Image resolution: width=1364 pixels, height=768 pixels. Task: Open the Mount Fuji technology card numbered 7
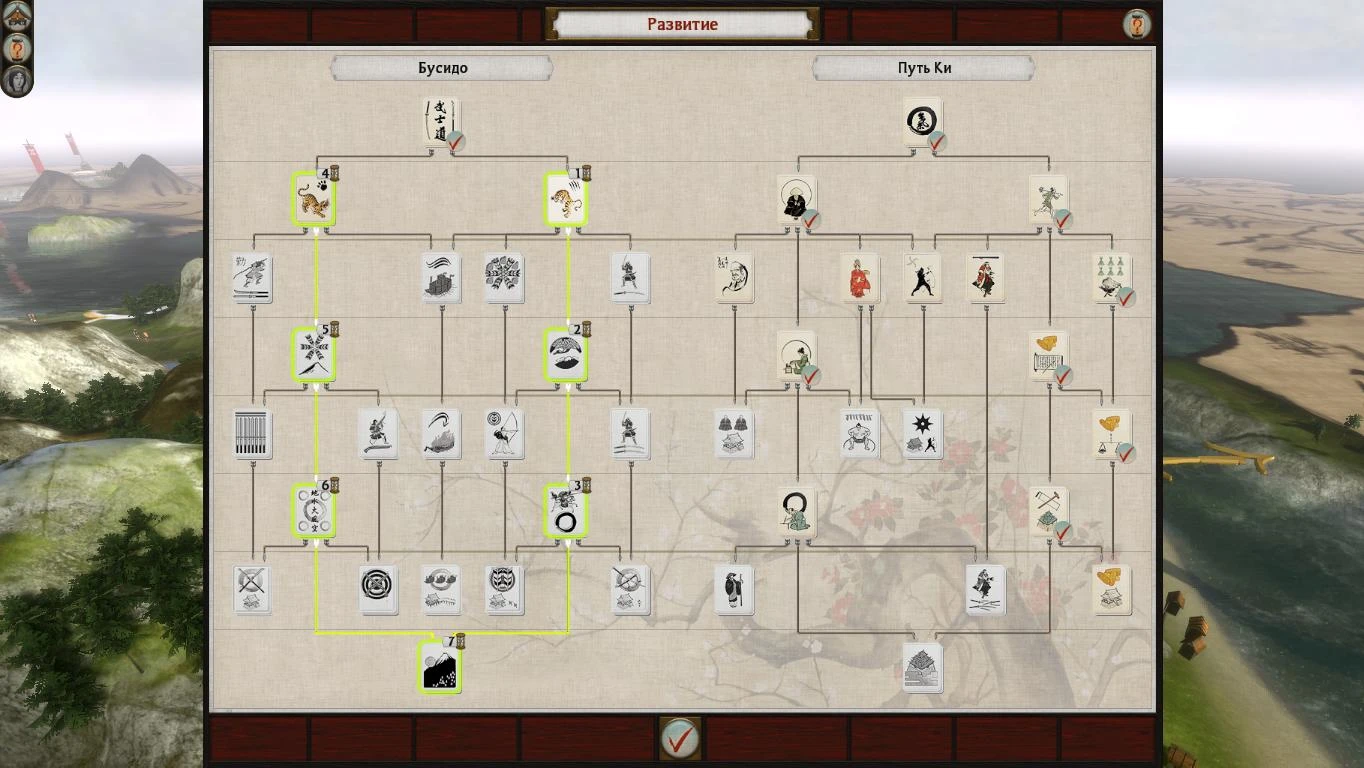point(440,670)
